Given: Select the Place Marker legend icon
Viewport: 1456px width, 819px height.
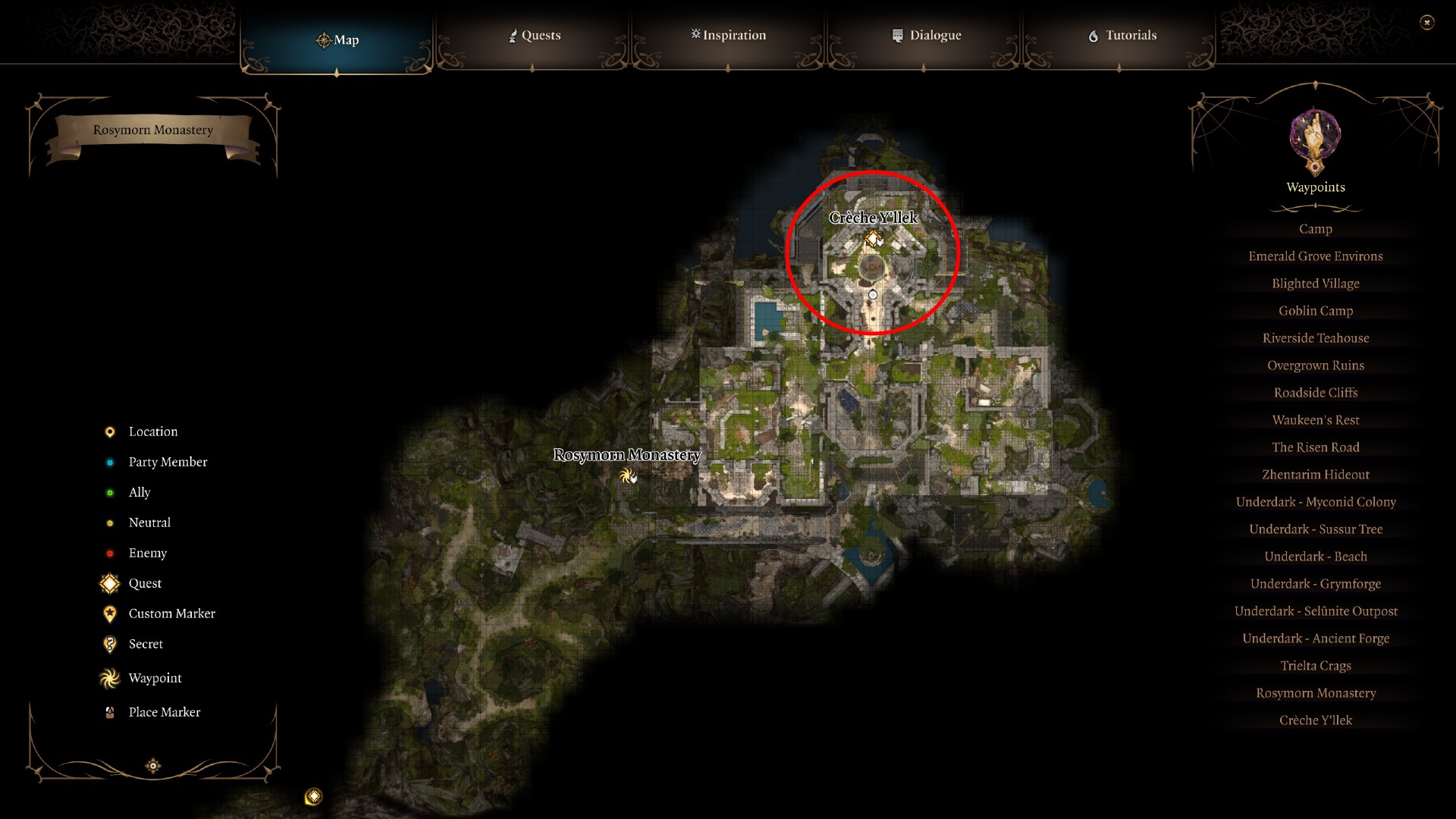Looking at the screenshot, I should (109, 712).
